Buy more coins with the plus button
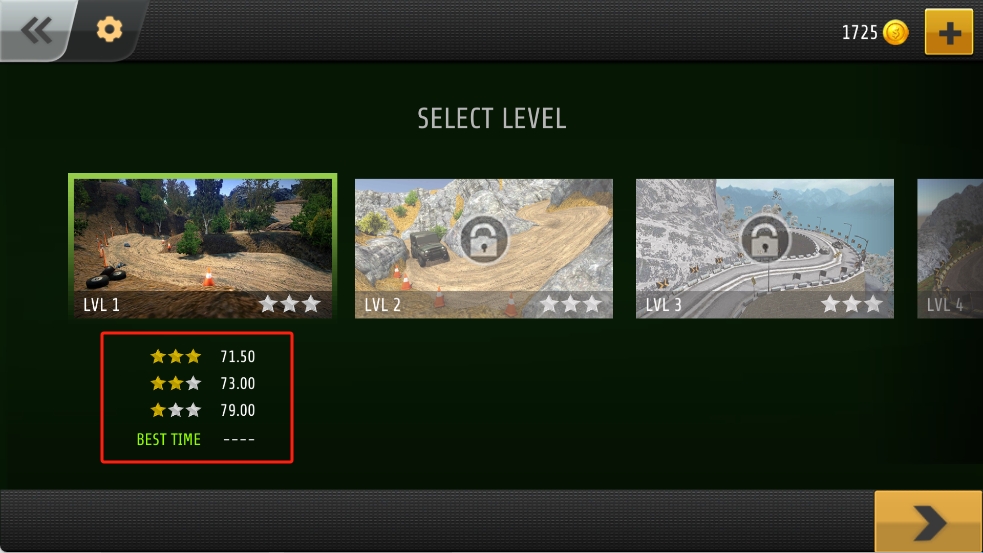 (948, 33)
